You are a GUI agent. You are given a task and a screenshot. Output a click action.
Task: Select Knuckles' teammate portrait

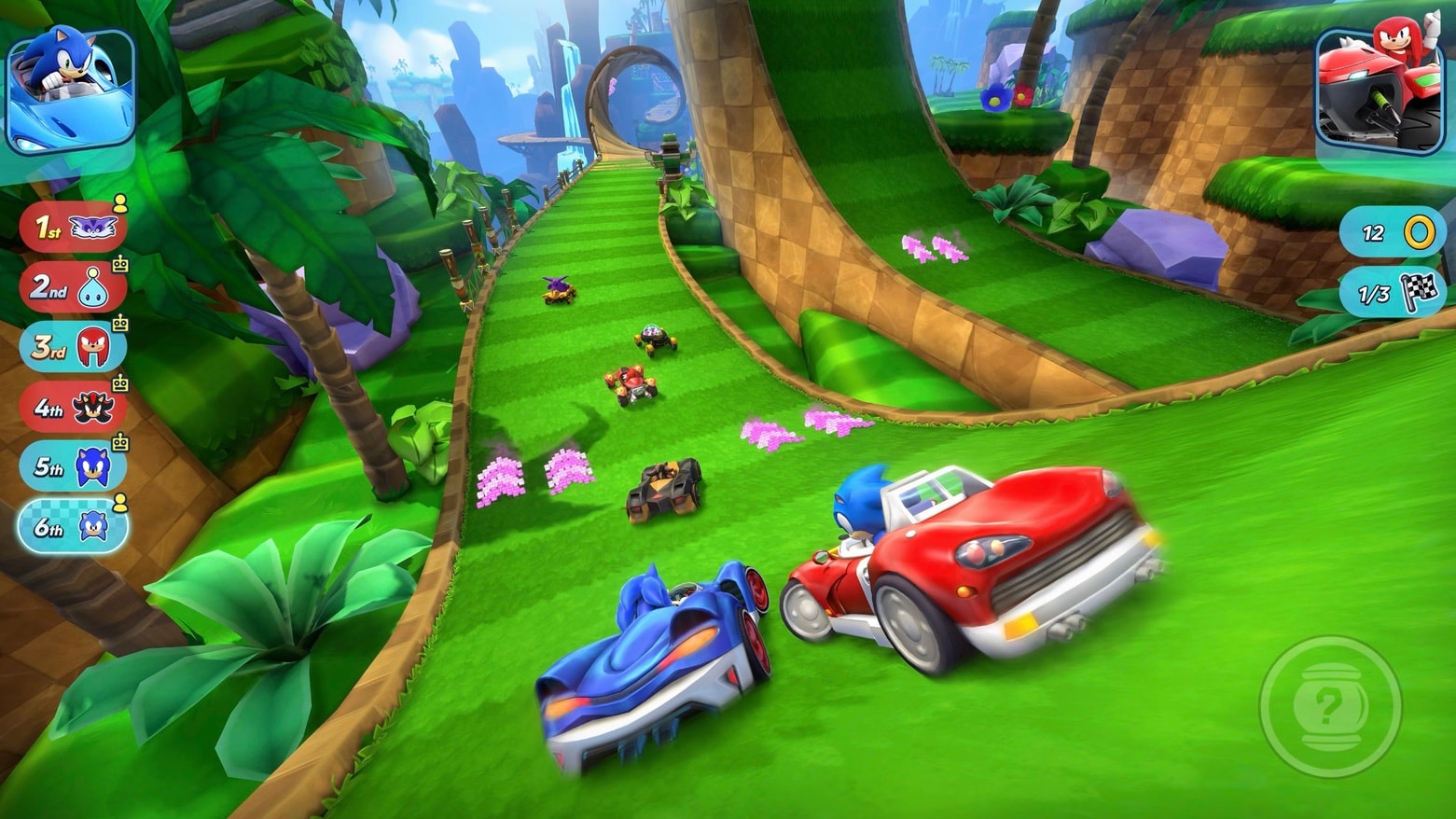coord(1379,90)
